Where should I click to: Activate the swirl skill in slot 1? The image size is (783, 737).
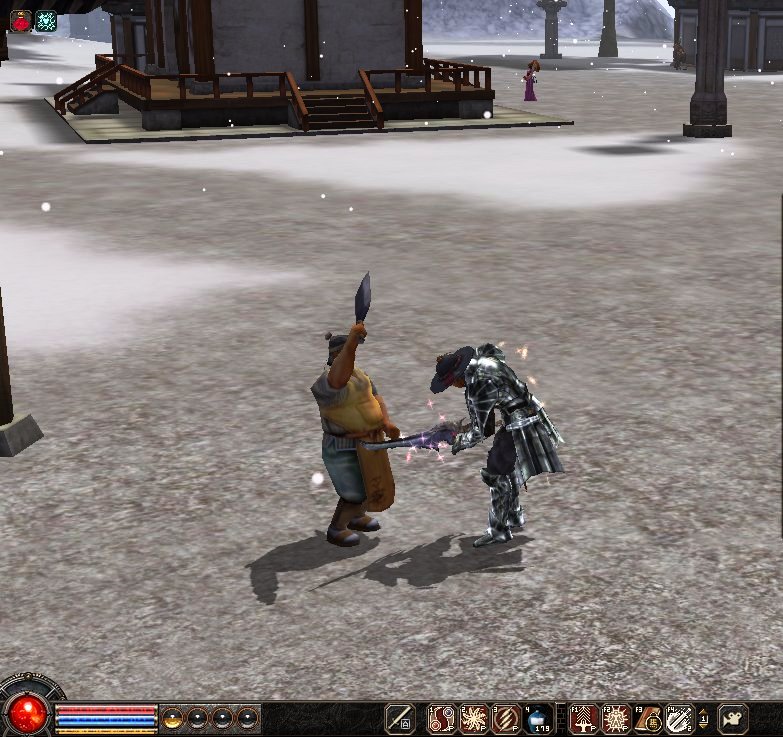(443, 718)
